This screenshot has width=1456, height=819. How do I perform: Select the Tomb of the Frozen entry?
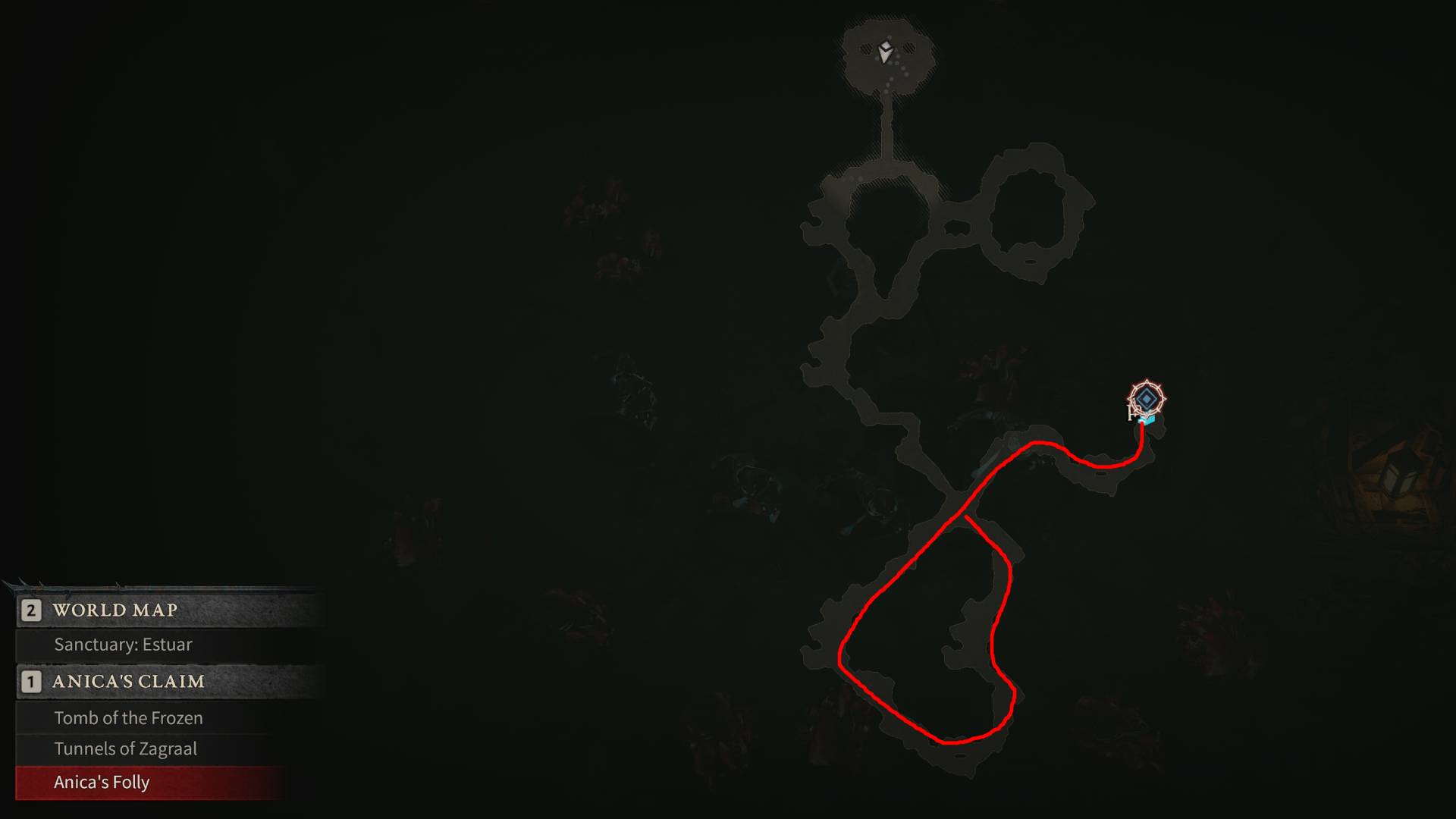127,717
